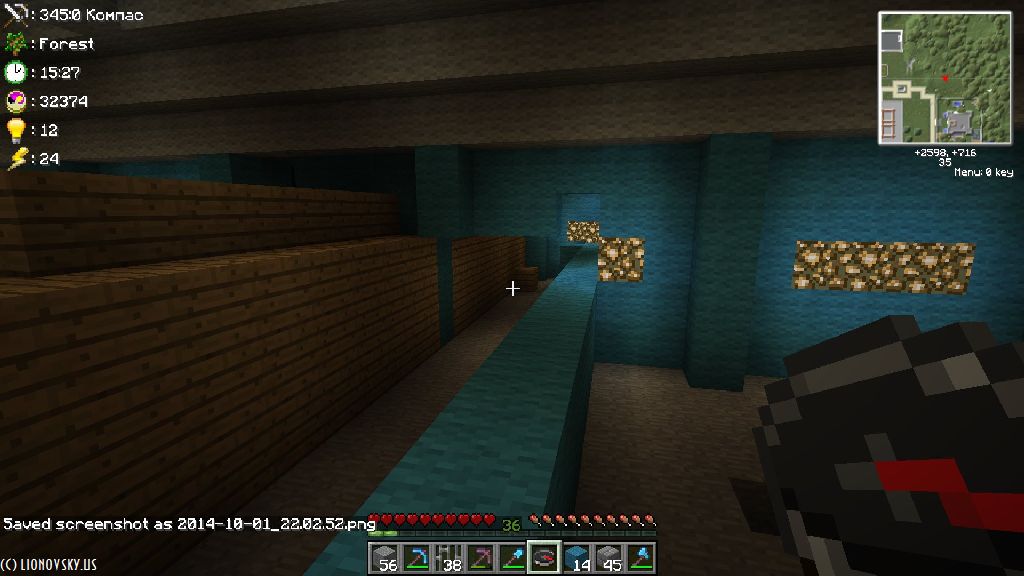Image resolution: width=1024 pixels, height=576 pixels.
Task: Select the compass hotbar slot
Action: (x=544, y=557)
